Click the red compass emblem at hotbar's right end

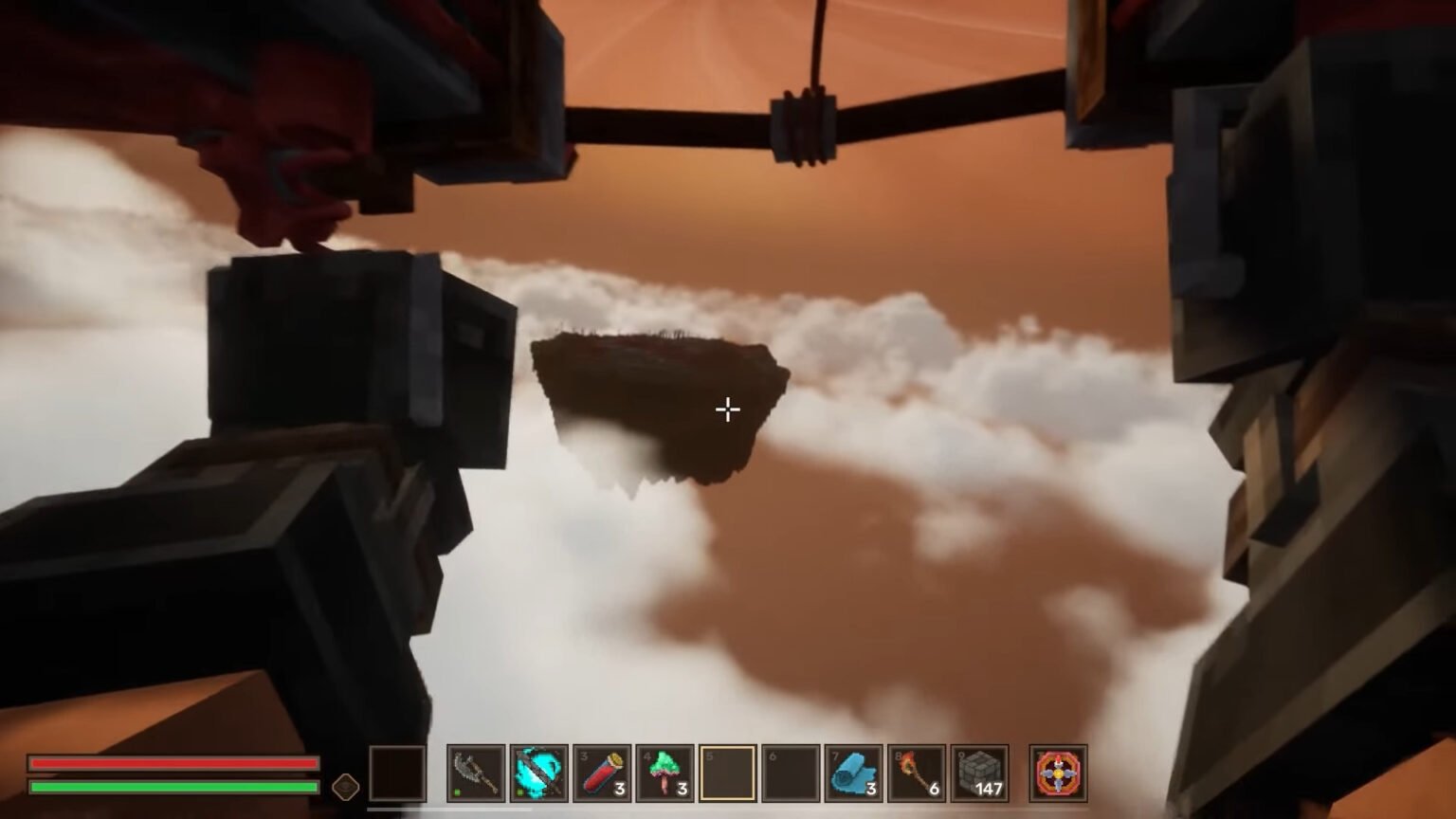click(x=1057, y=773)
